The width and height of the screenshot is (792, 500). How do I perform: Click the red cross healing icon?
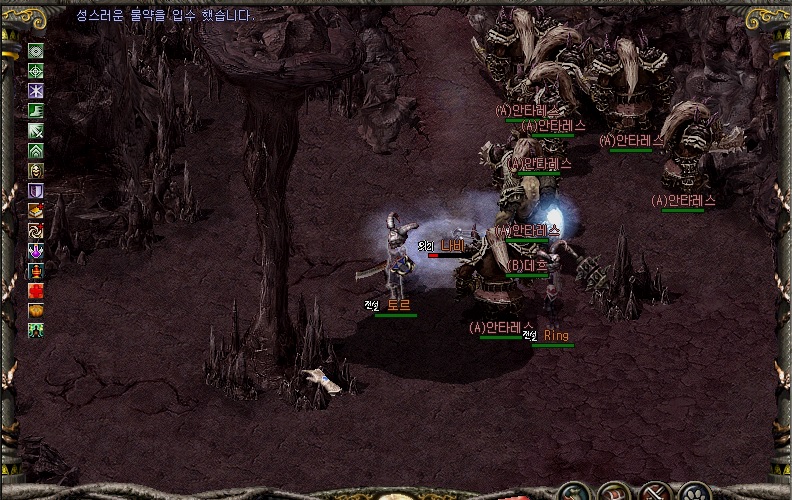pyautogui.click(x=36, y=291)
